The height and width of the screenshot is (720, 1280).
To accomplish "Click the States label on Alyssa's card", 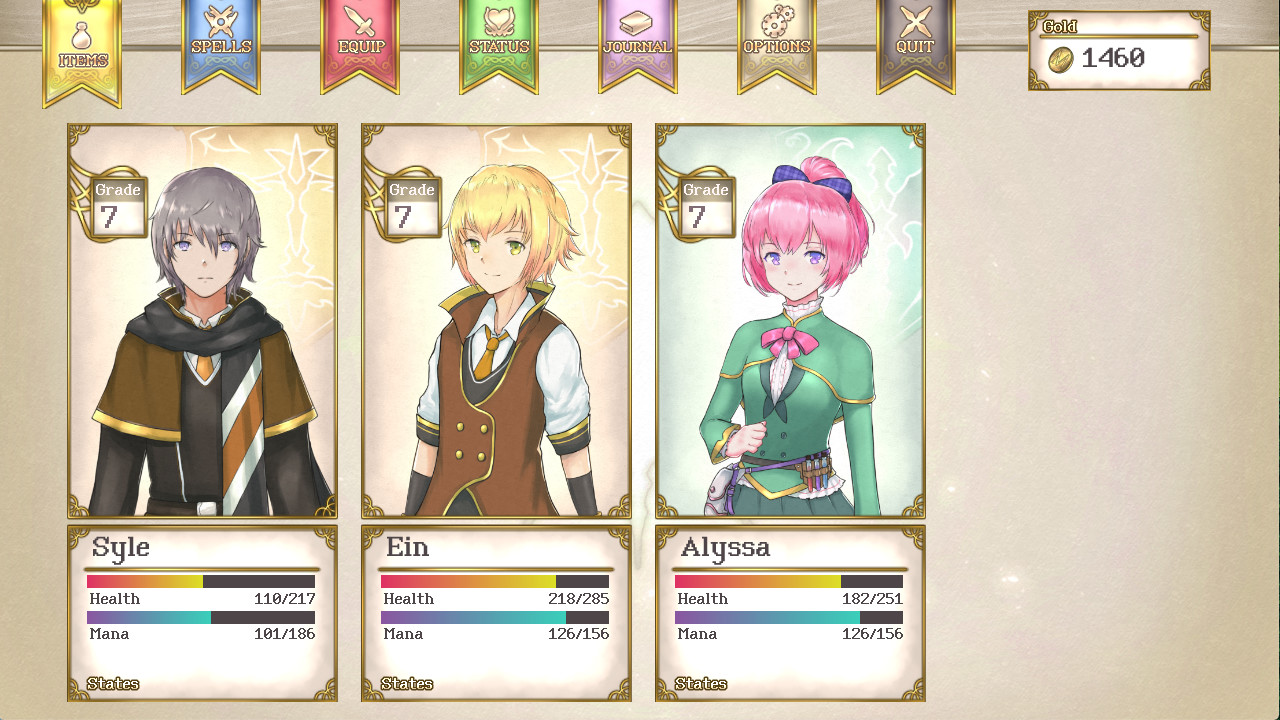I will click(x=701, y=684).
